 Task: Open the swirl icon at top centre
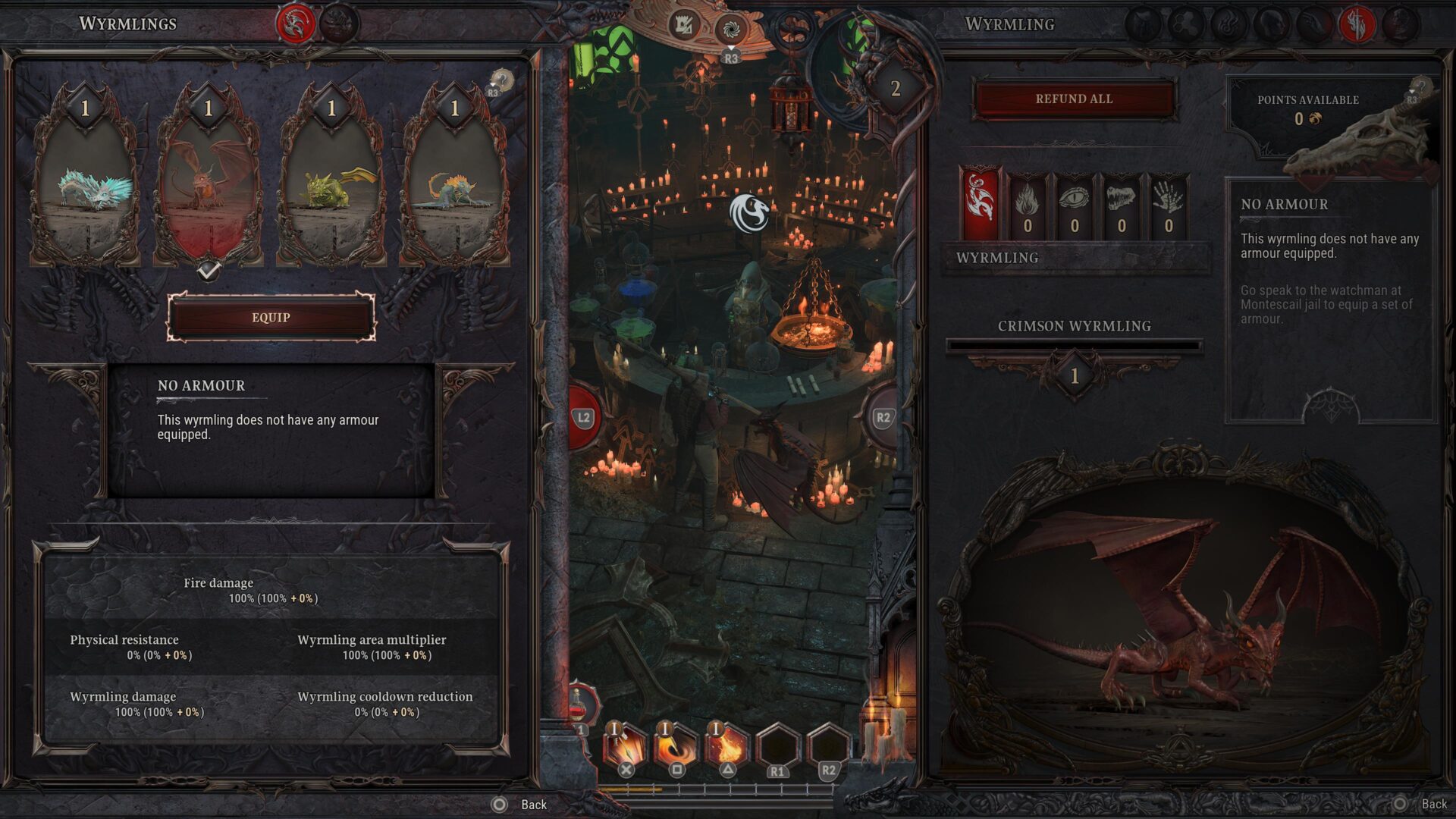(x=731, y=30)
